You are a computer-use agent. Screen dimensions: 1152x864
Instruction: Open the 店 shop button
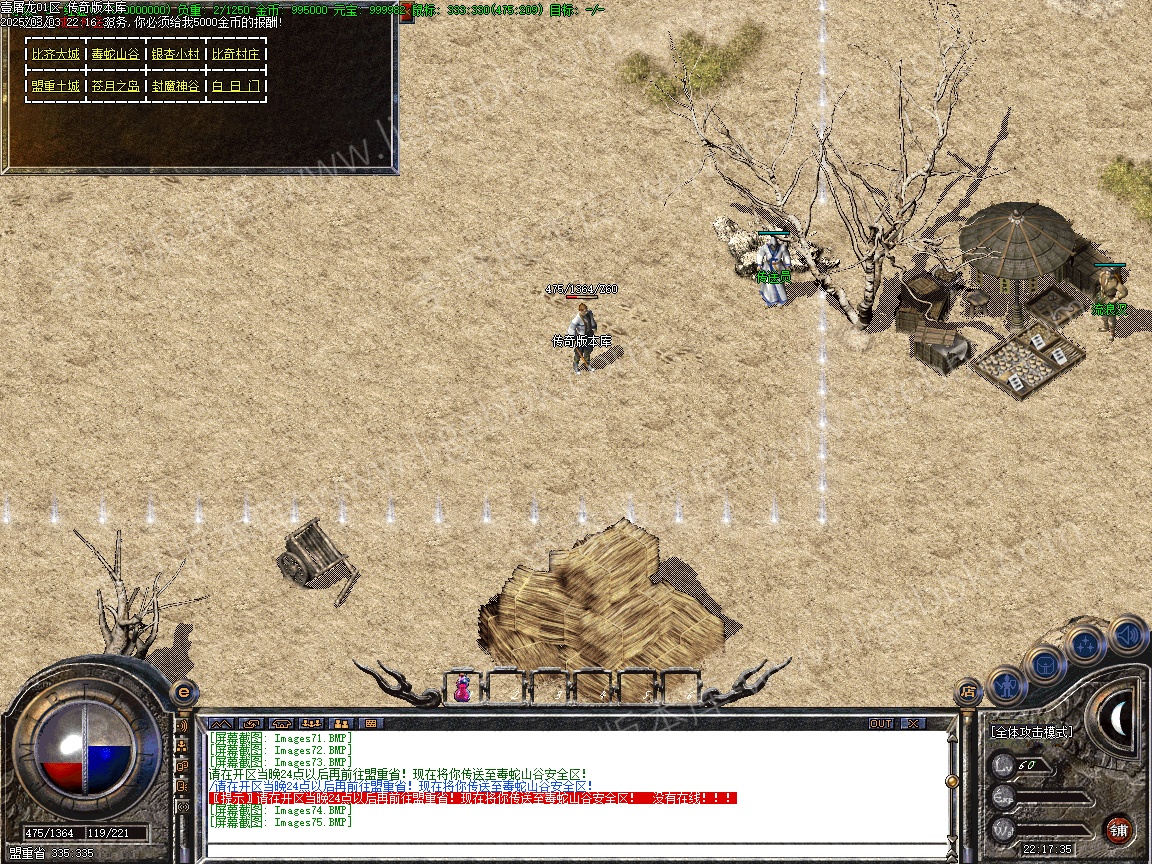[968, 690]
